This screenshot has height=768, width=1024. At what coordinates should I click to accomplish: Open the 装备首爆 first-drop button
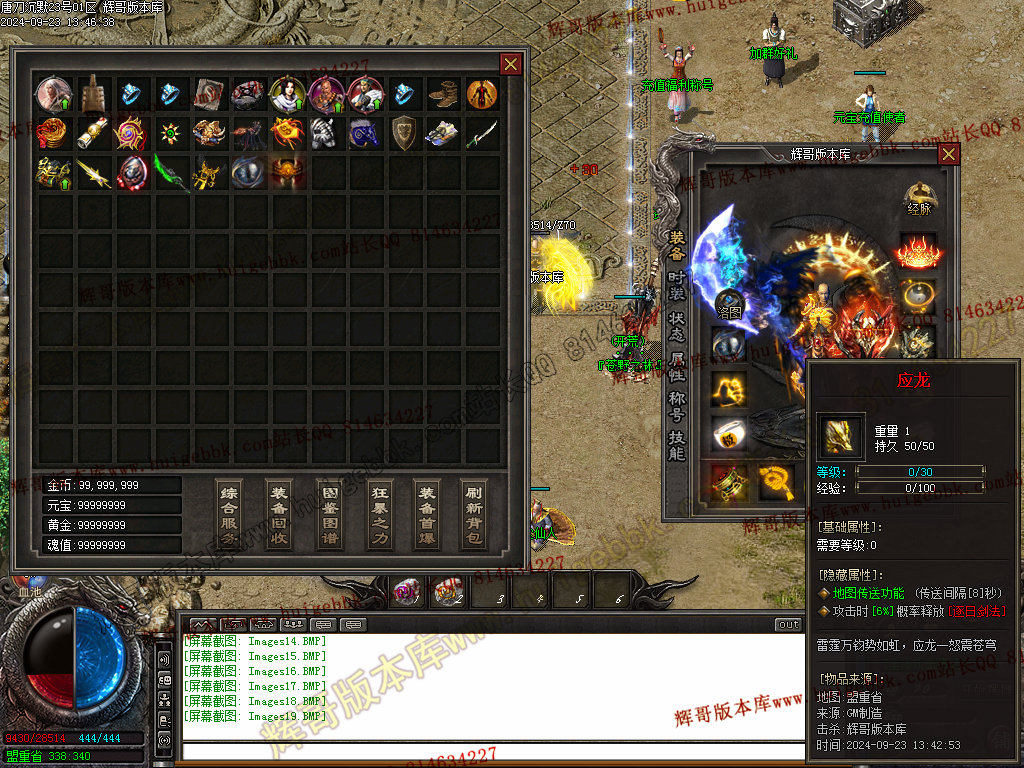click(427, 514)
